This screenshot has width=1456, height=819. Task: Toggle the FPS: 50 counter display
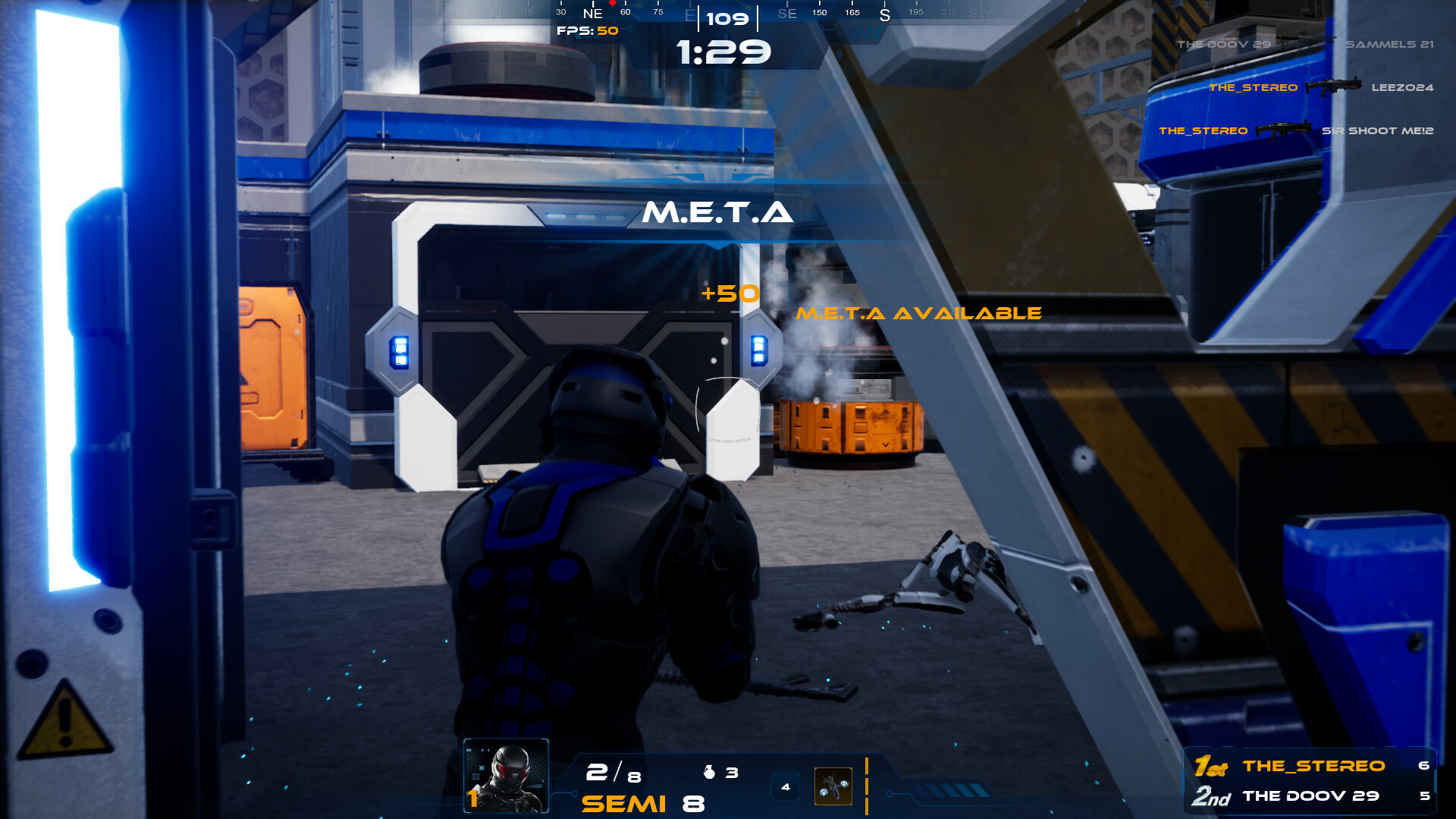tap(585, 32)
